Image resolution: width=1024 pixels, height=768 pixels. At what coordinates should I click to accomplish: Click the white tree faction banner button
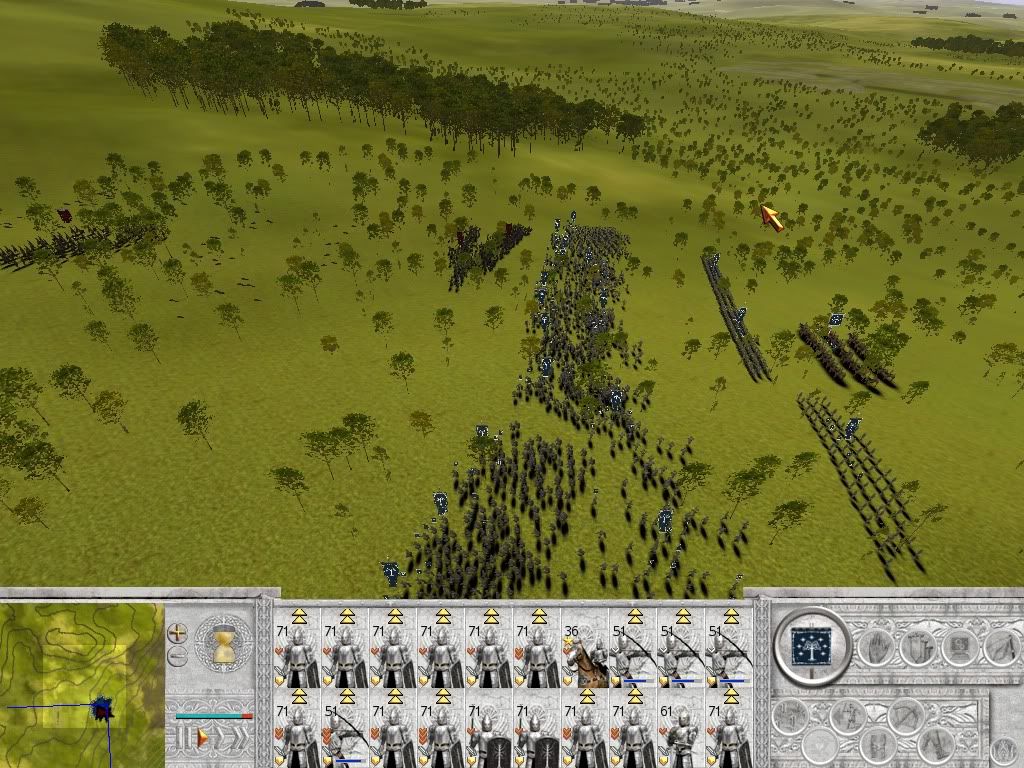point(811,645)
